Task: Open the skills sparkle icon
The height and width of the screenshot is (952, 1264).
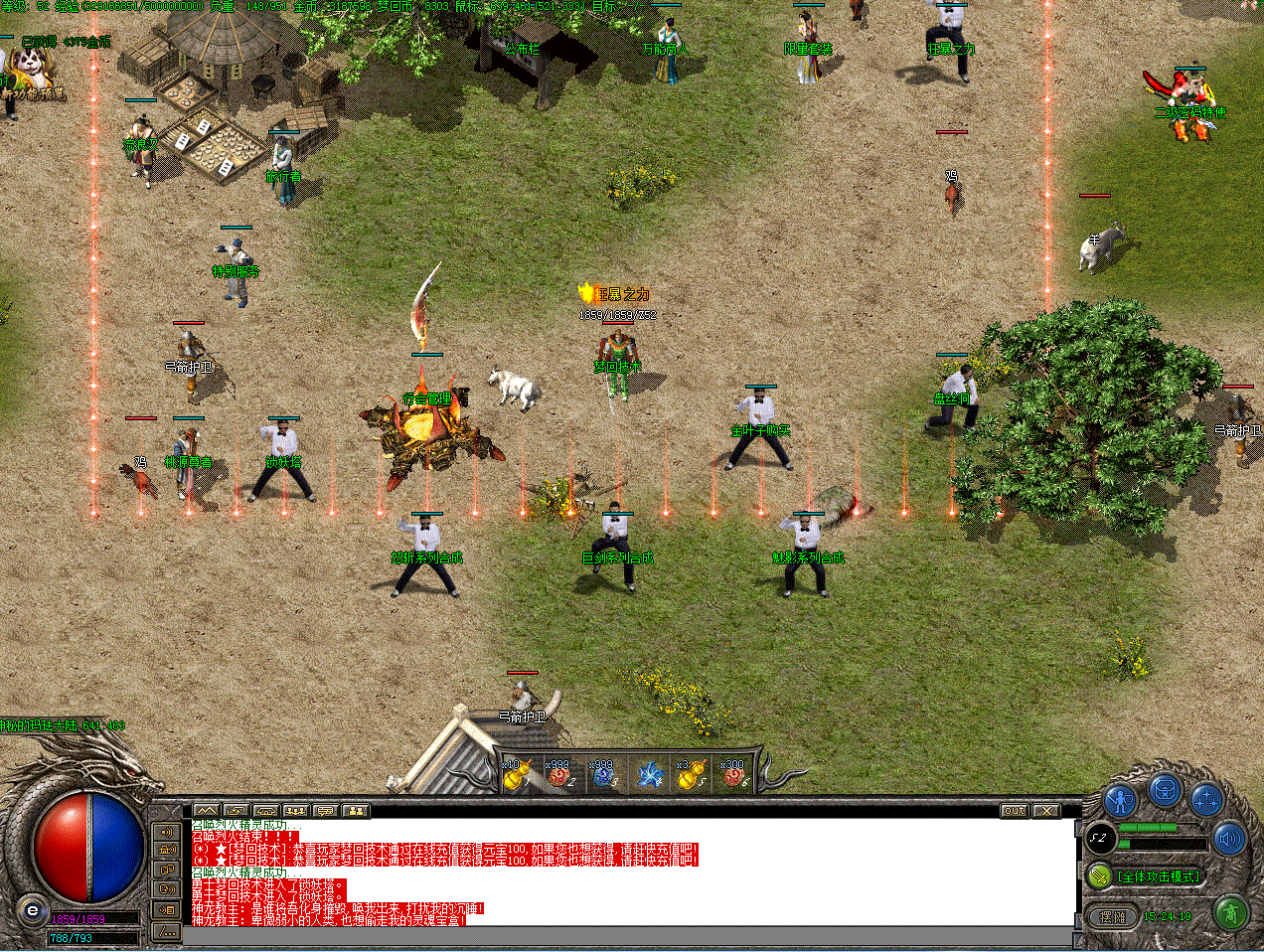Action: [x=1206, y=800]
